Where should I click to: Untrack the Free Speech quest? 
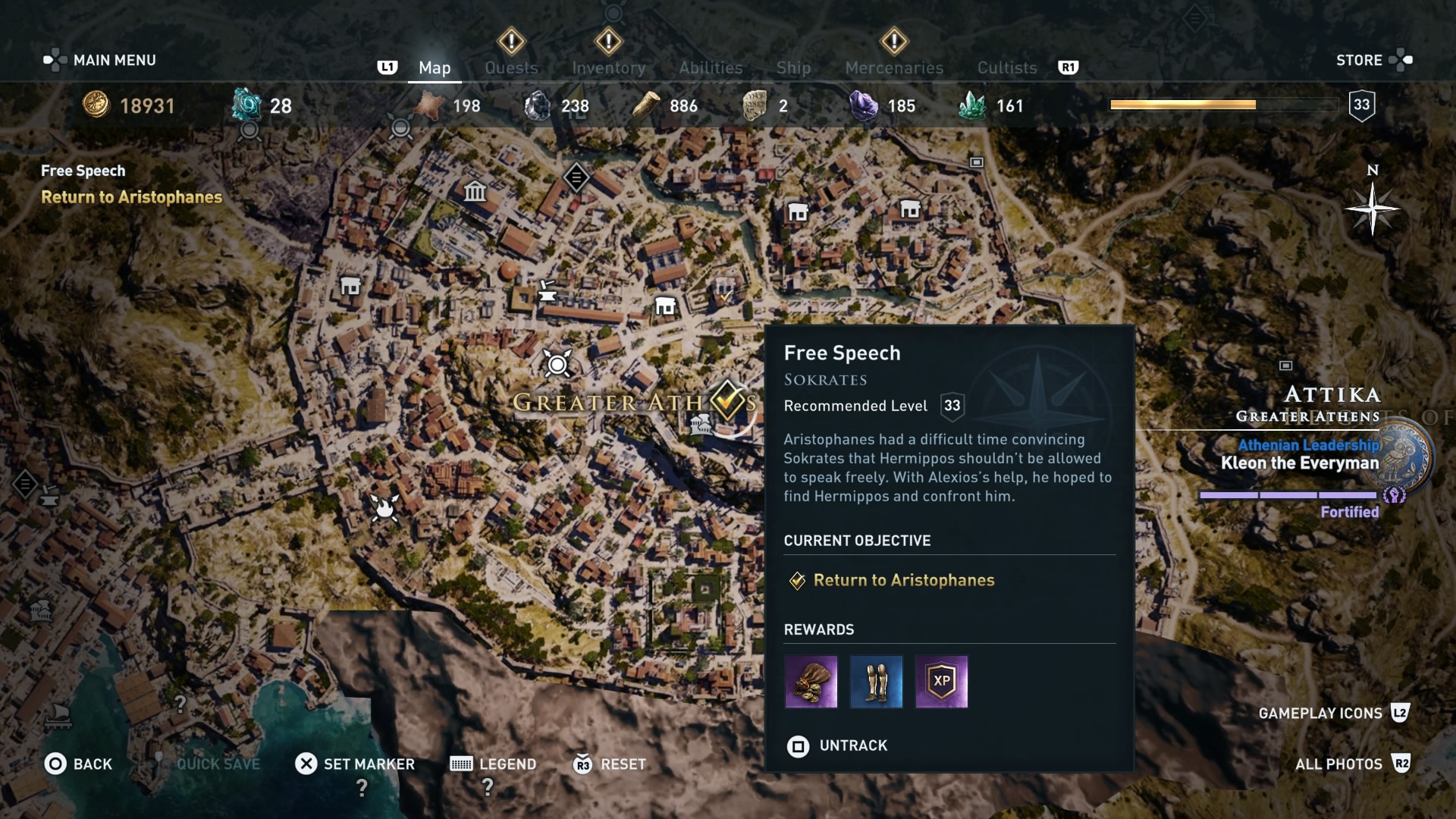(x=838, y=746)
